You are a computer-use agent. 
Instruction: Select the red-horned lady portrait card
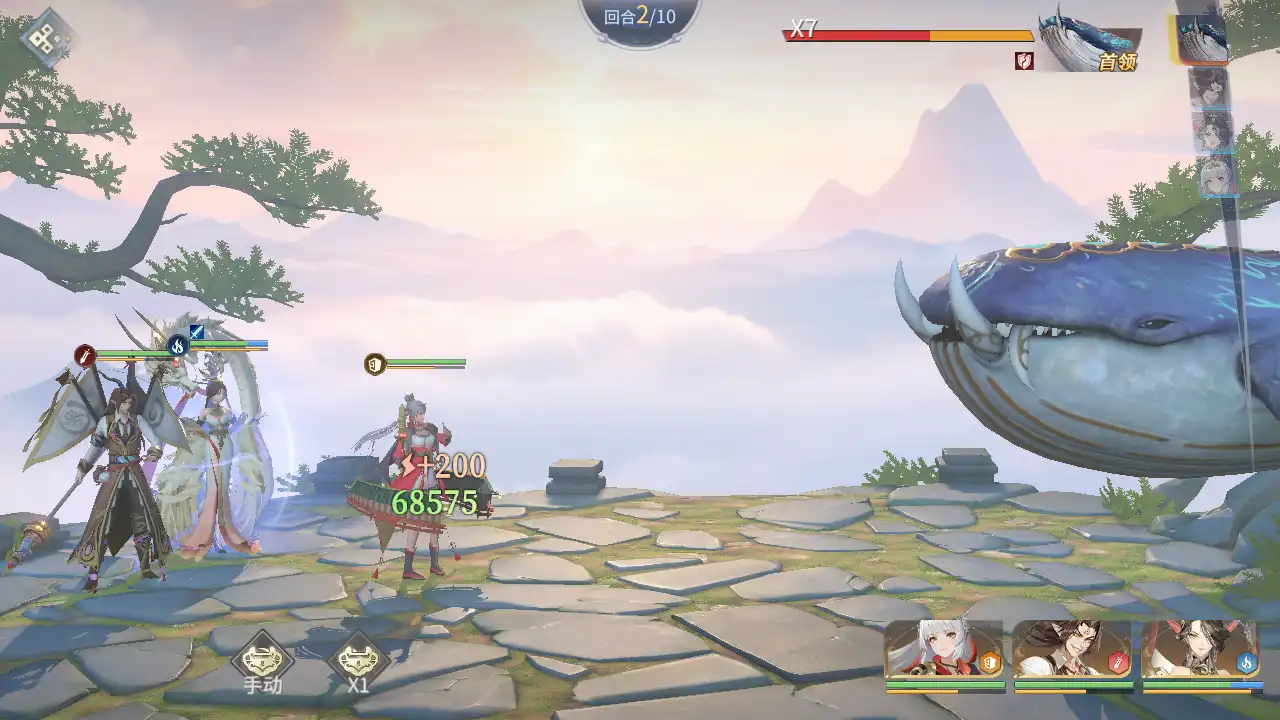pos(1201,650)
